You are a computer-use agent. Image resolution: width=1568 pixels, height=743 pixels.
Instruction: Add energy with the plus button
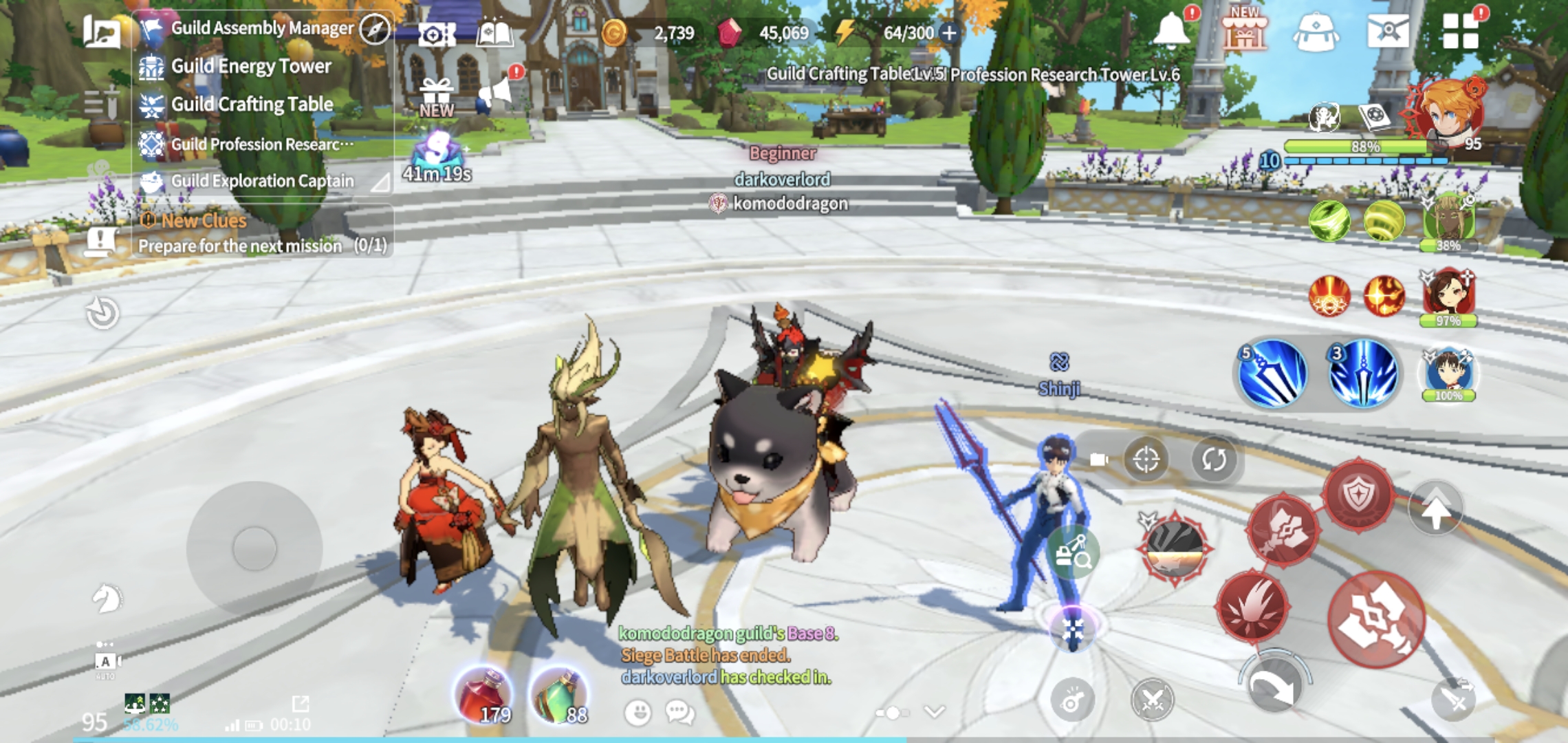950,32
